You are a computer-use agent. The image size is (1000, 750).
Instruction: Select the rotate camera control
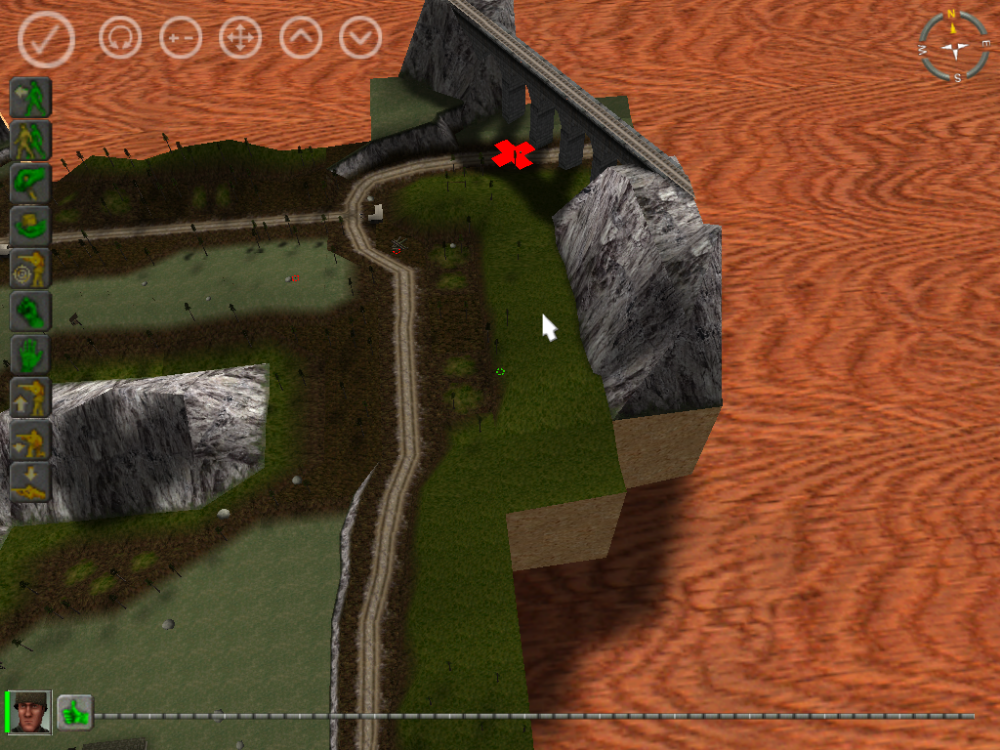[x=120, y=39]
